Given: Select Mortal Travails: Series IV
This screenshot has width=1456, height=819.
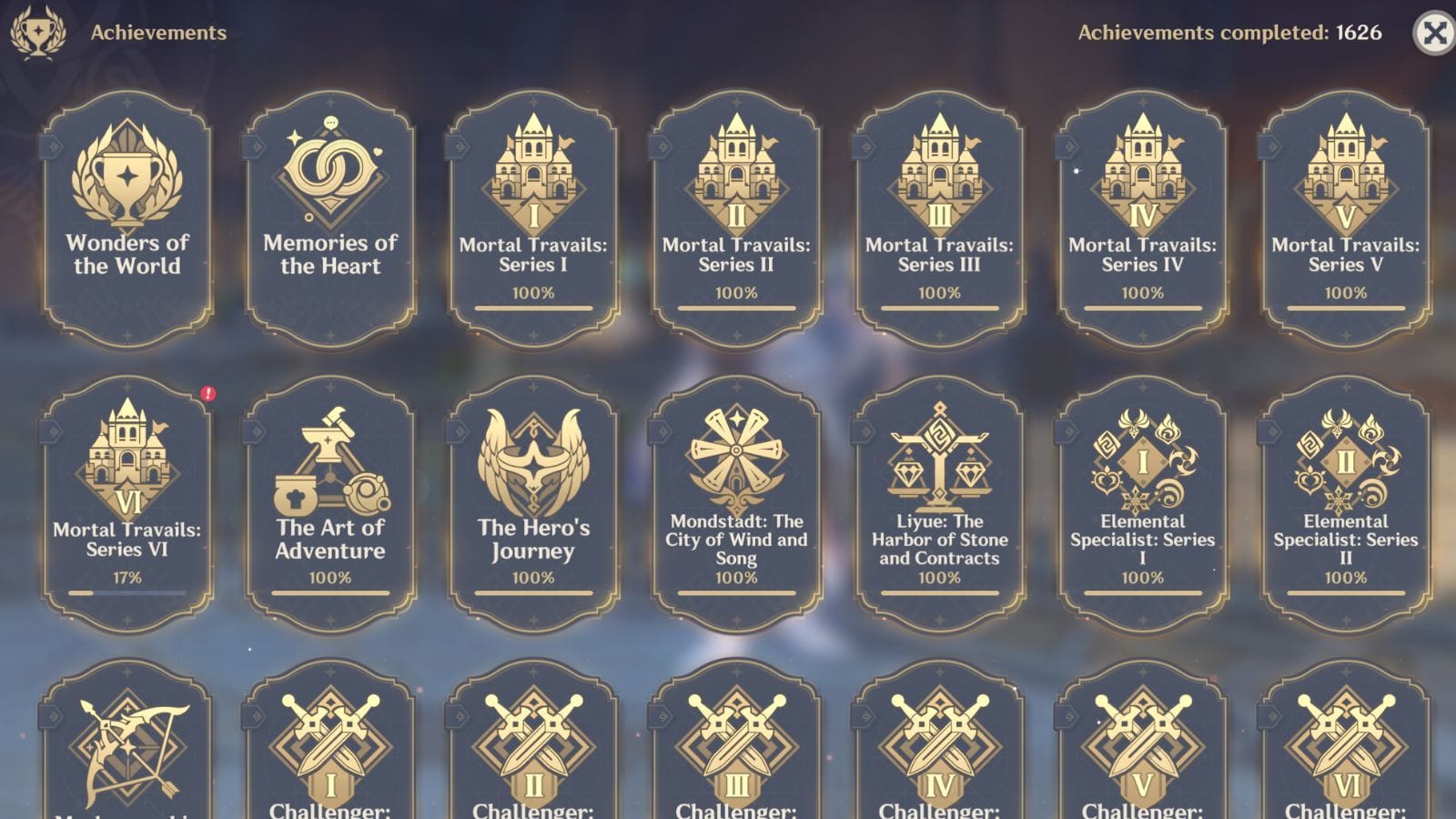Looking at the screenshot, I should coord(1141,218).
